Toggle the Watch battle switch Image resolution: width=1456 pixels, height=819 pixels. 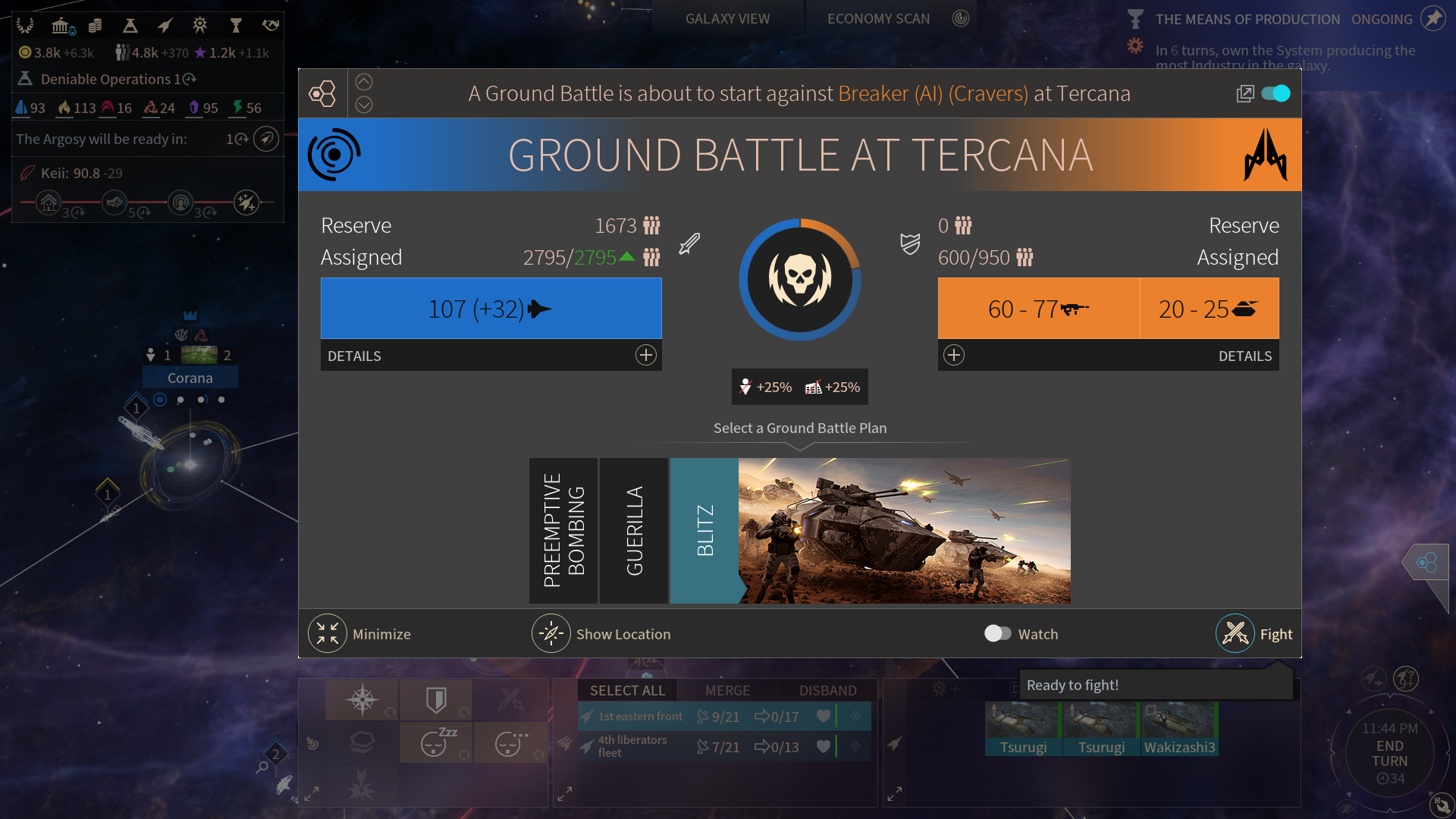(x=997, y=634)
